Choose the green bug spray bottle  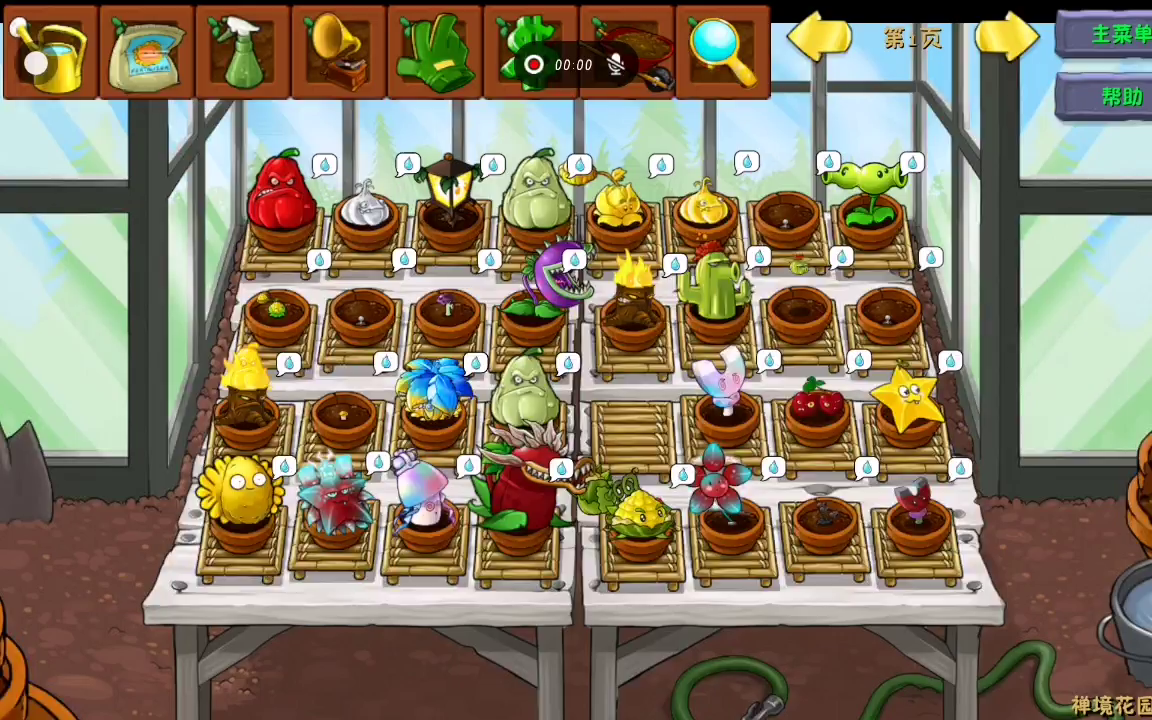point(242,52)
